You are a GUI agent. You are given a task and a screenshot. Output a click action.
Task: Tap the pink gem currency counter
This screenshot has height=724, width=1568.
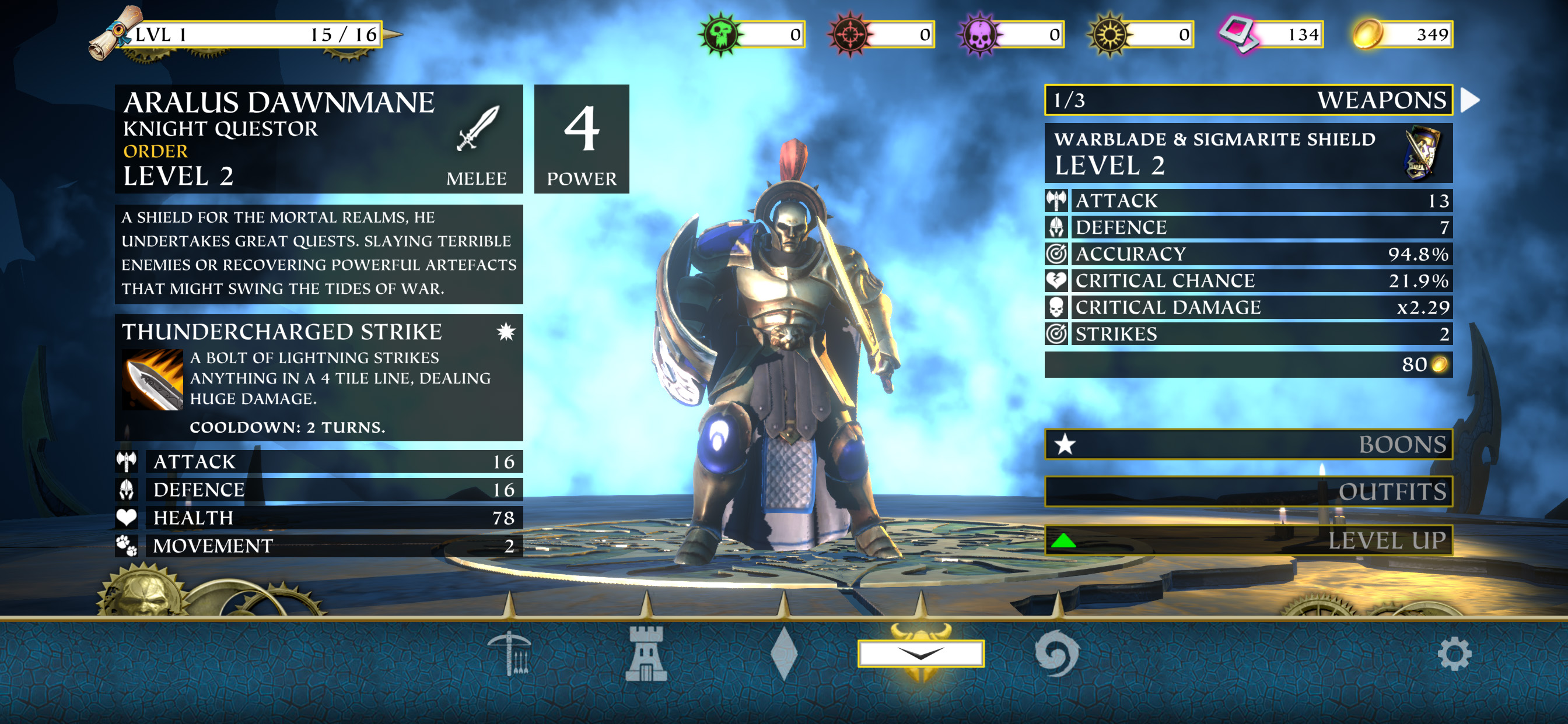pos(1272,34)
